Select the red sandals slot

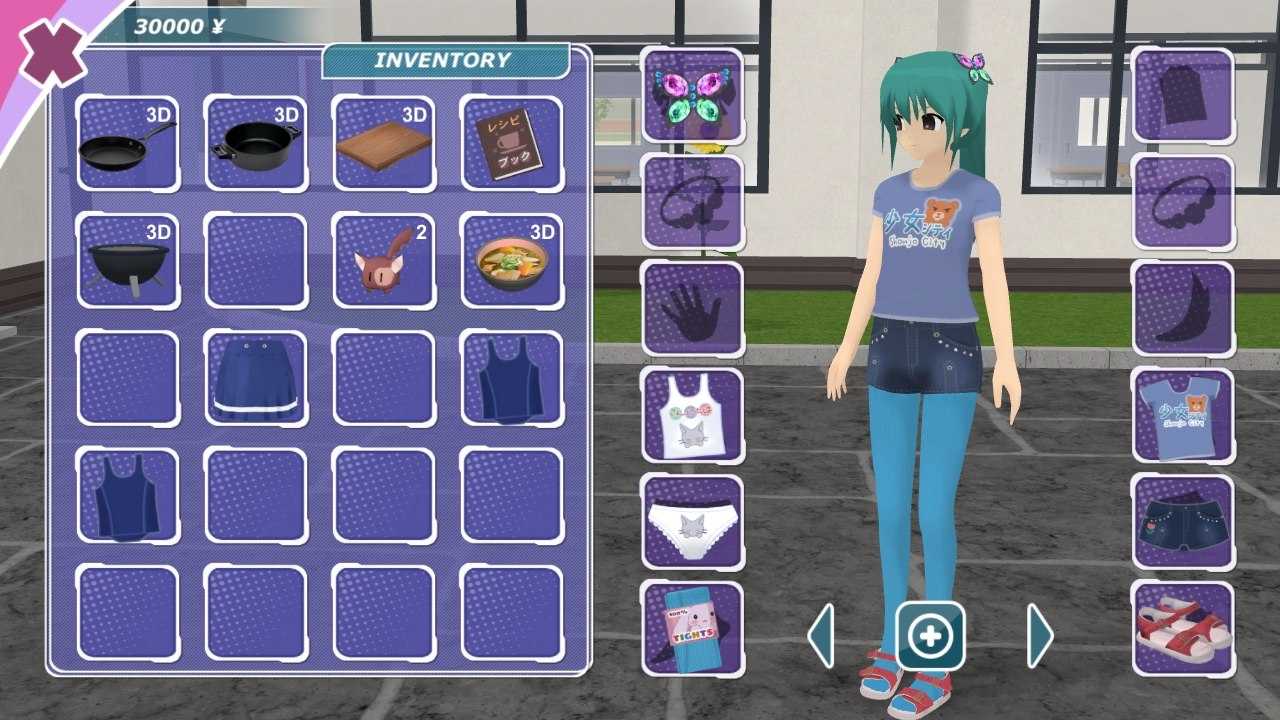click(x=1183, y=623)
